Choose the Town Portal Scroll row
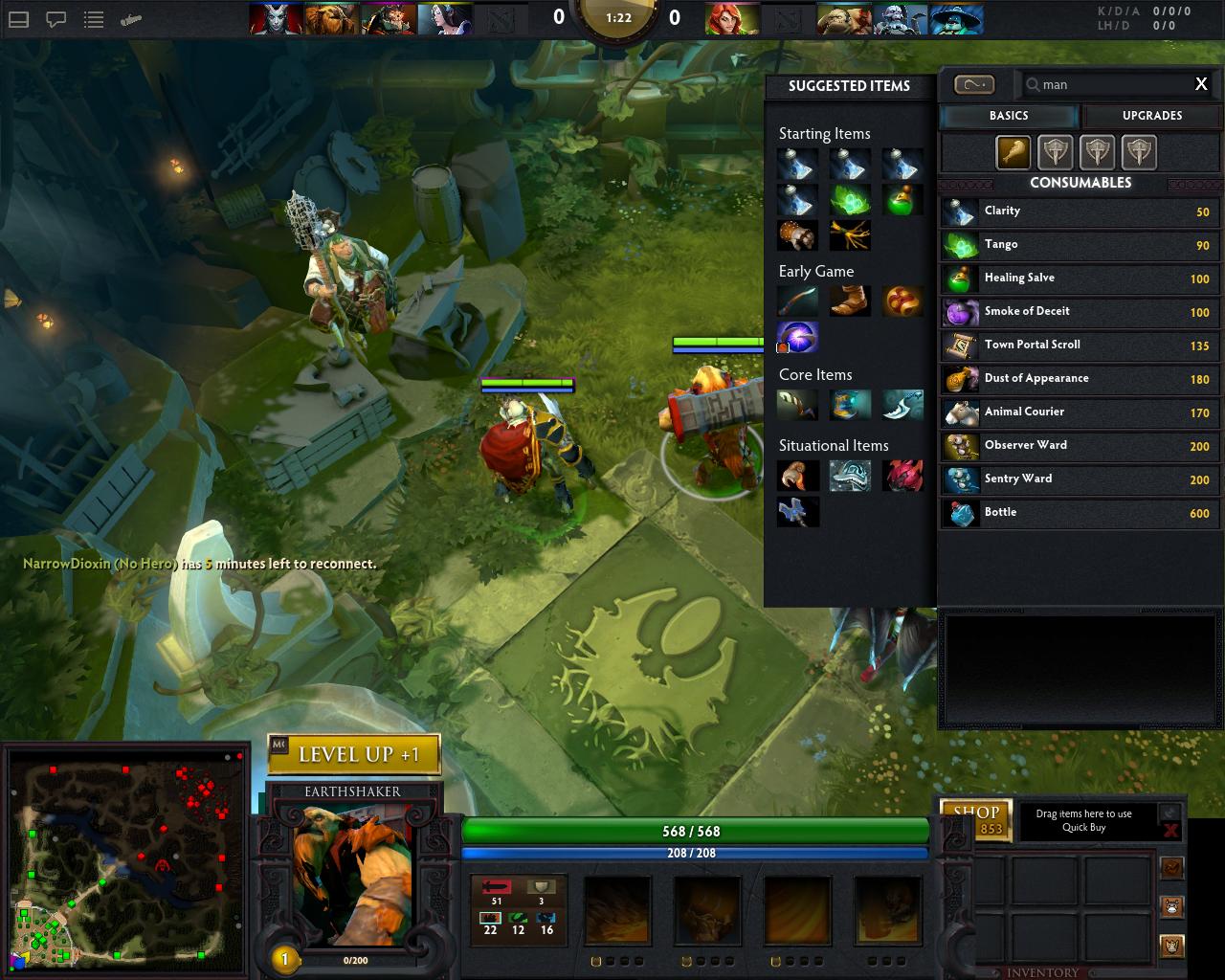This screenshot has height=980, width=1225. [x=1080, y=345]
